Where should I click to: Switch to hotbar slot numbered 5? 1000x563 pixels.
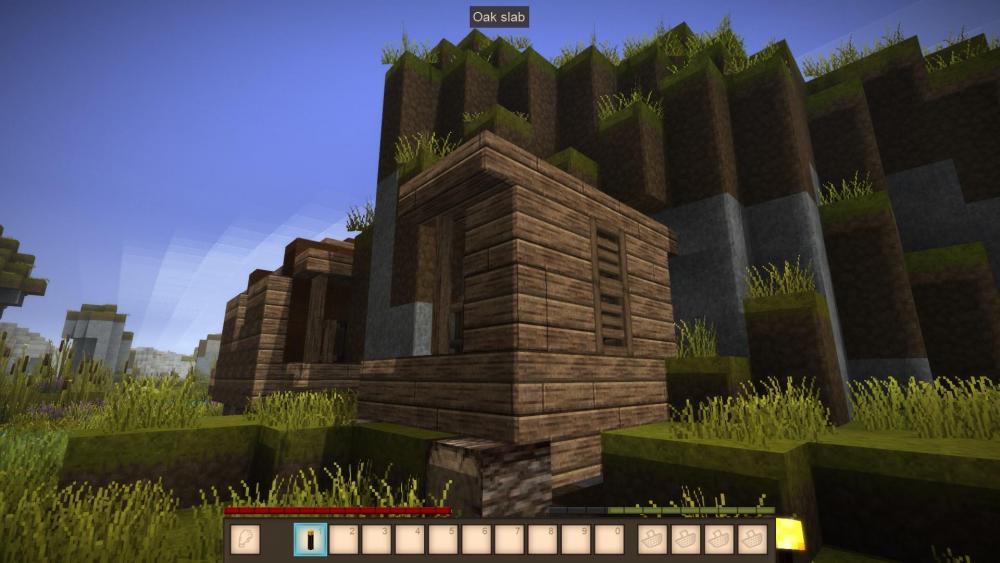tap(443, 540)
